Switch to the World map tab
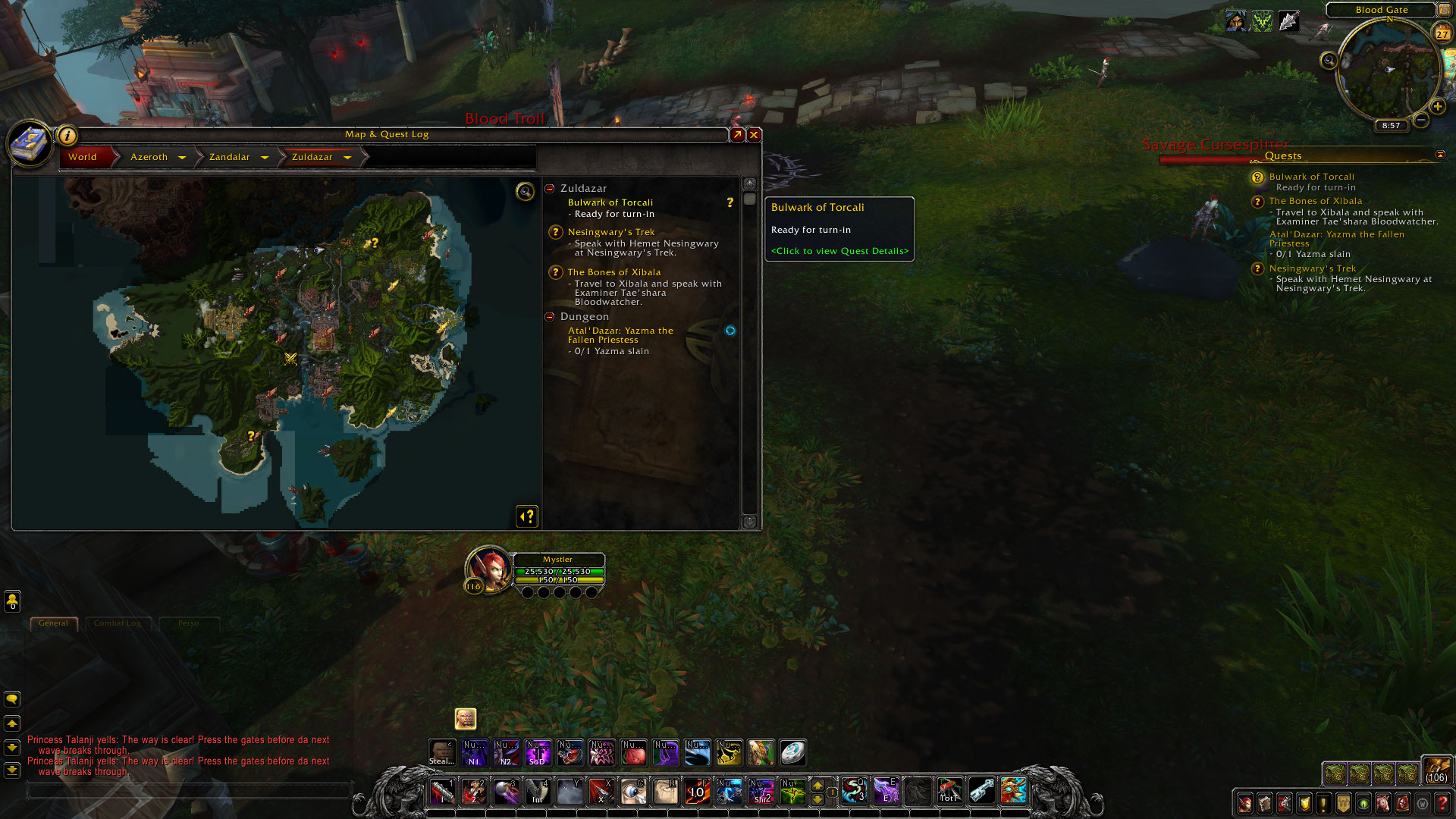 (82, 157)
